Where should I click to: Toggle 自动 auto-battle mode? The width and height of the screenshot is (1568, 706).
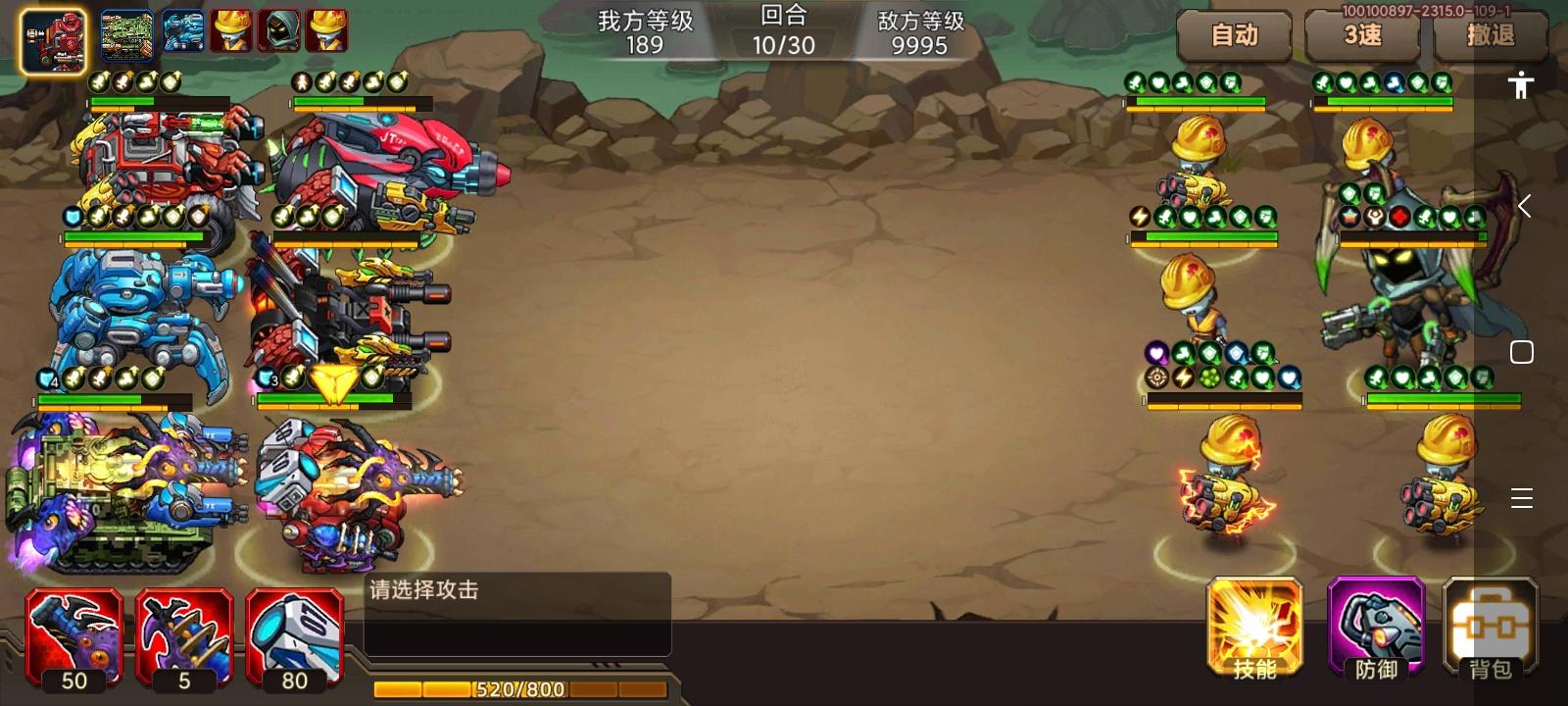coord(1234,35)
